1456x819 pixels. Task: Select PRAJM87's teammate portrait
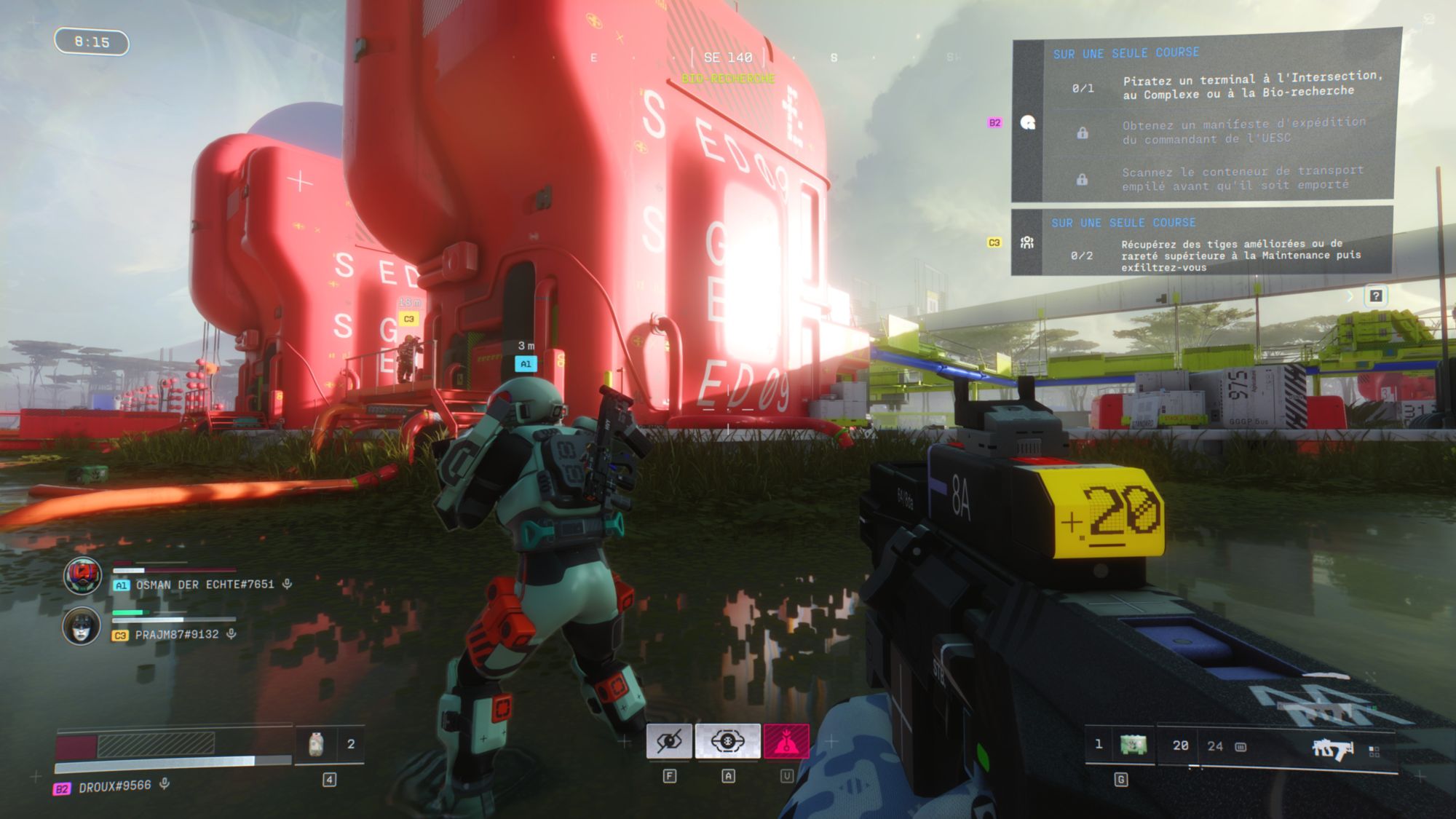tap(81, 626)
